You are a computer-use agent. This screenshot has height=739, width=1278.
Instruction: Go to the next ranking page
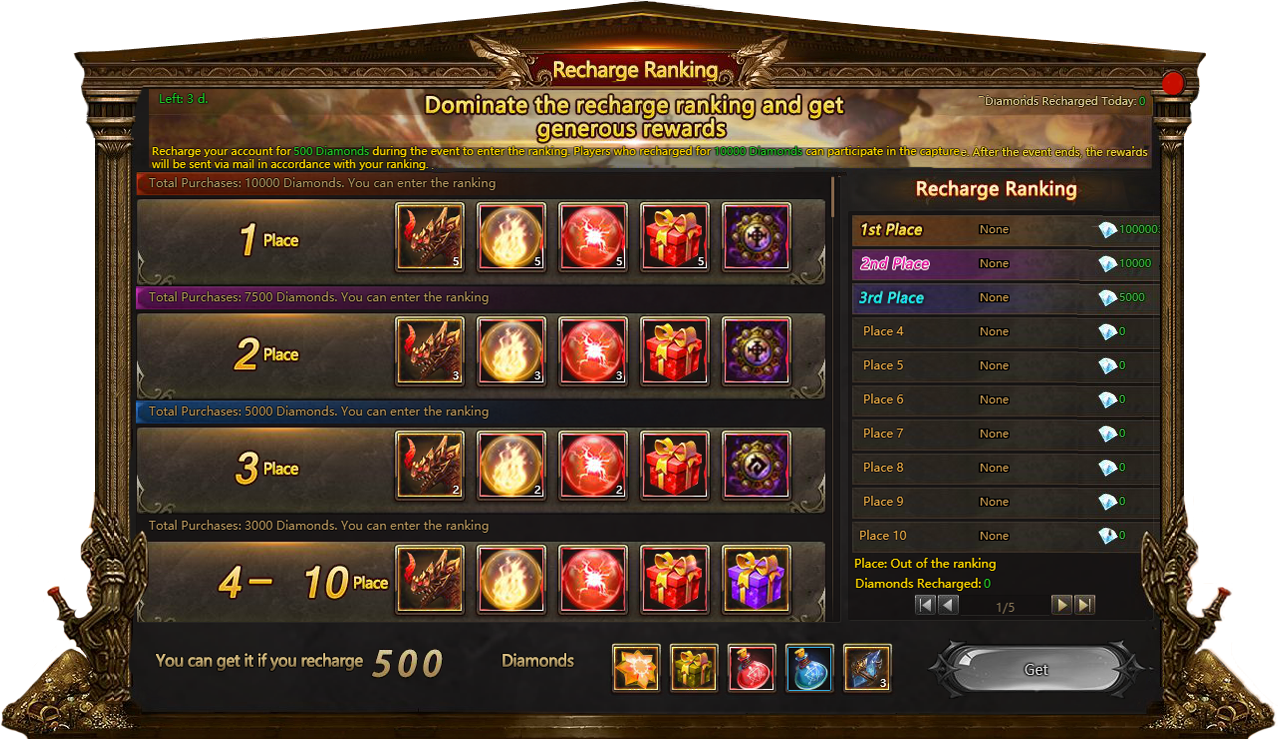(1062, 605)
